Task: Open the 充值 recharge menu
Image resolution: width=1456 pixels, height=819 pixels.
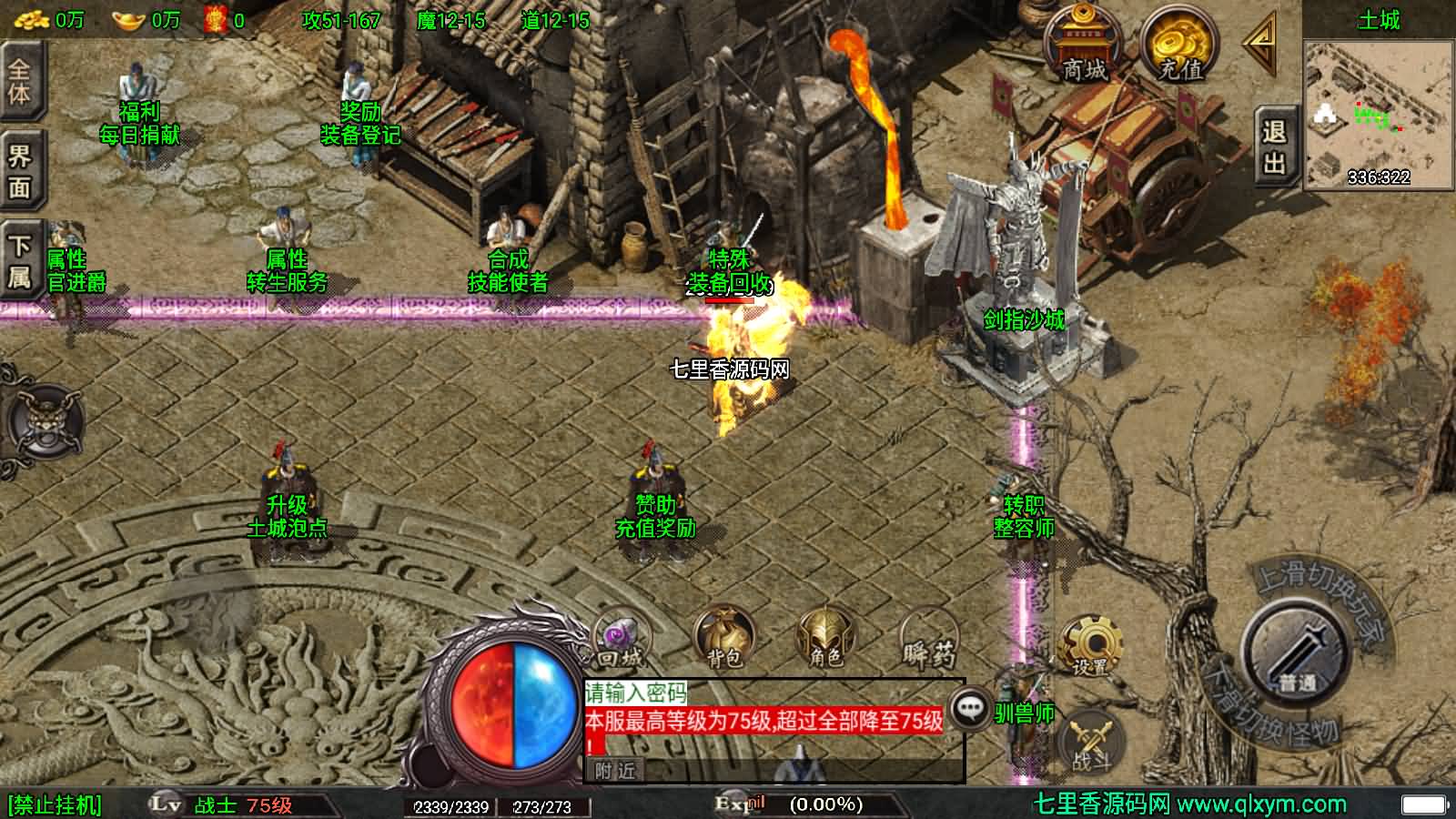Action: click(1180, 47)
